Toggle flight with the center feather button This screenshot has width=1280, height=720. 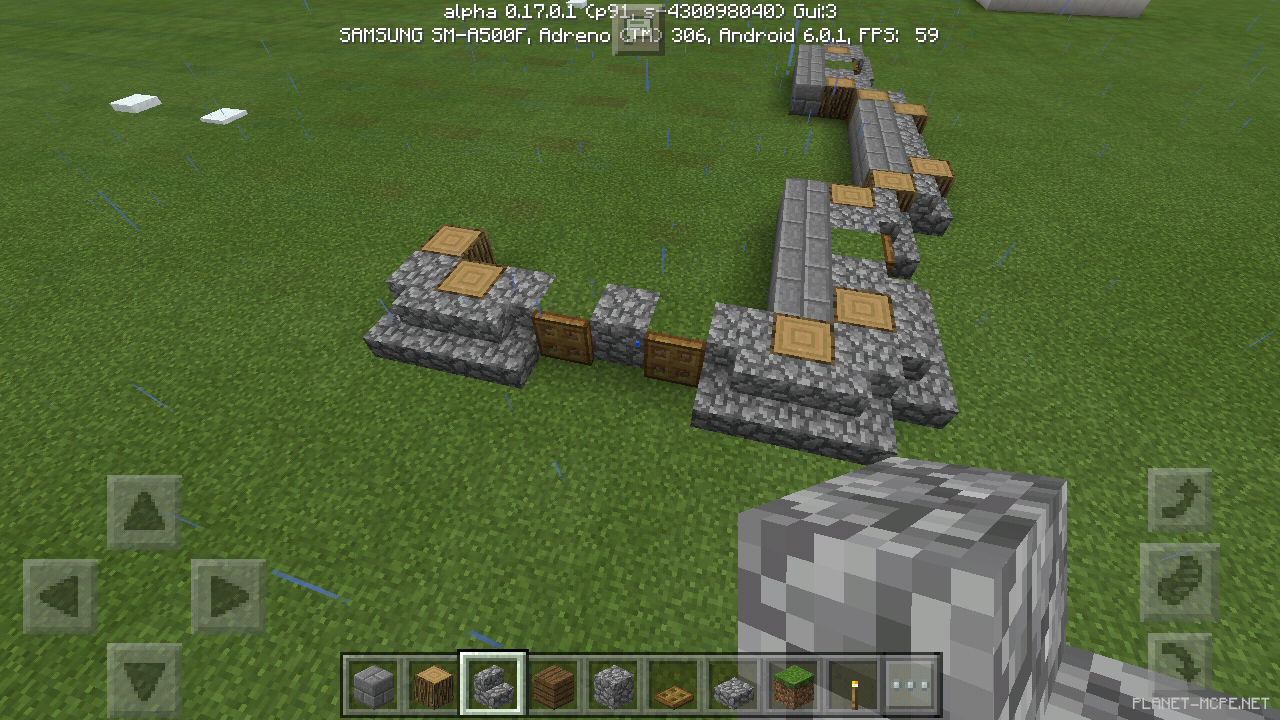[1180, 580]
